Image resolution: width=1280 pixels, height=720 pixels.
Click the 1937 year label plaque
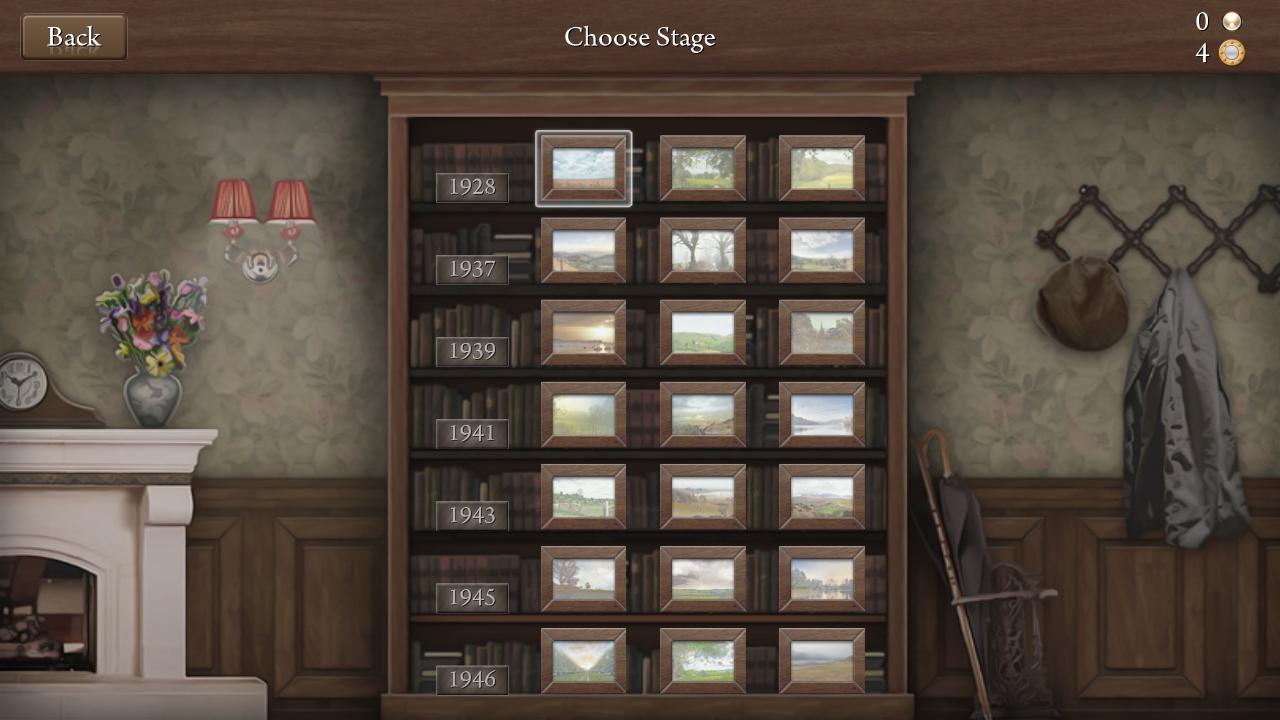tap(471, 269)
